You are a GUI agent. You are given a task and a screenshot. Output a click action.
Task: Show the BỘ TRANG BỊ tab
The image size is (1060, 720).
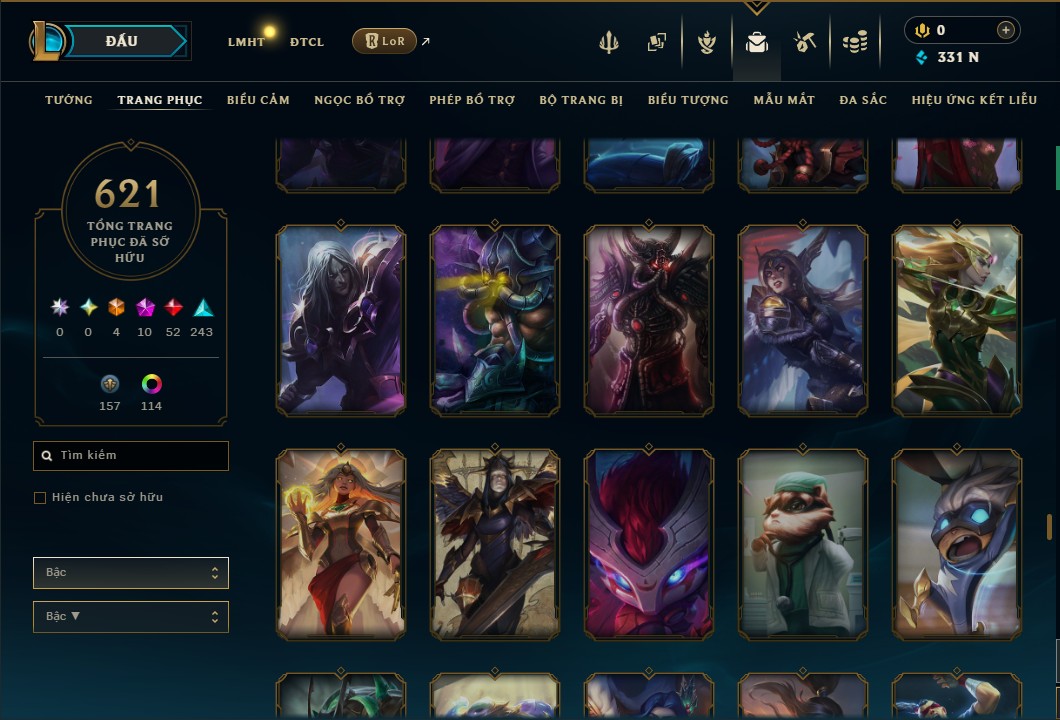coord(581,100)
